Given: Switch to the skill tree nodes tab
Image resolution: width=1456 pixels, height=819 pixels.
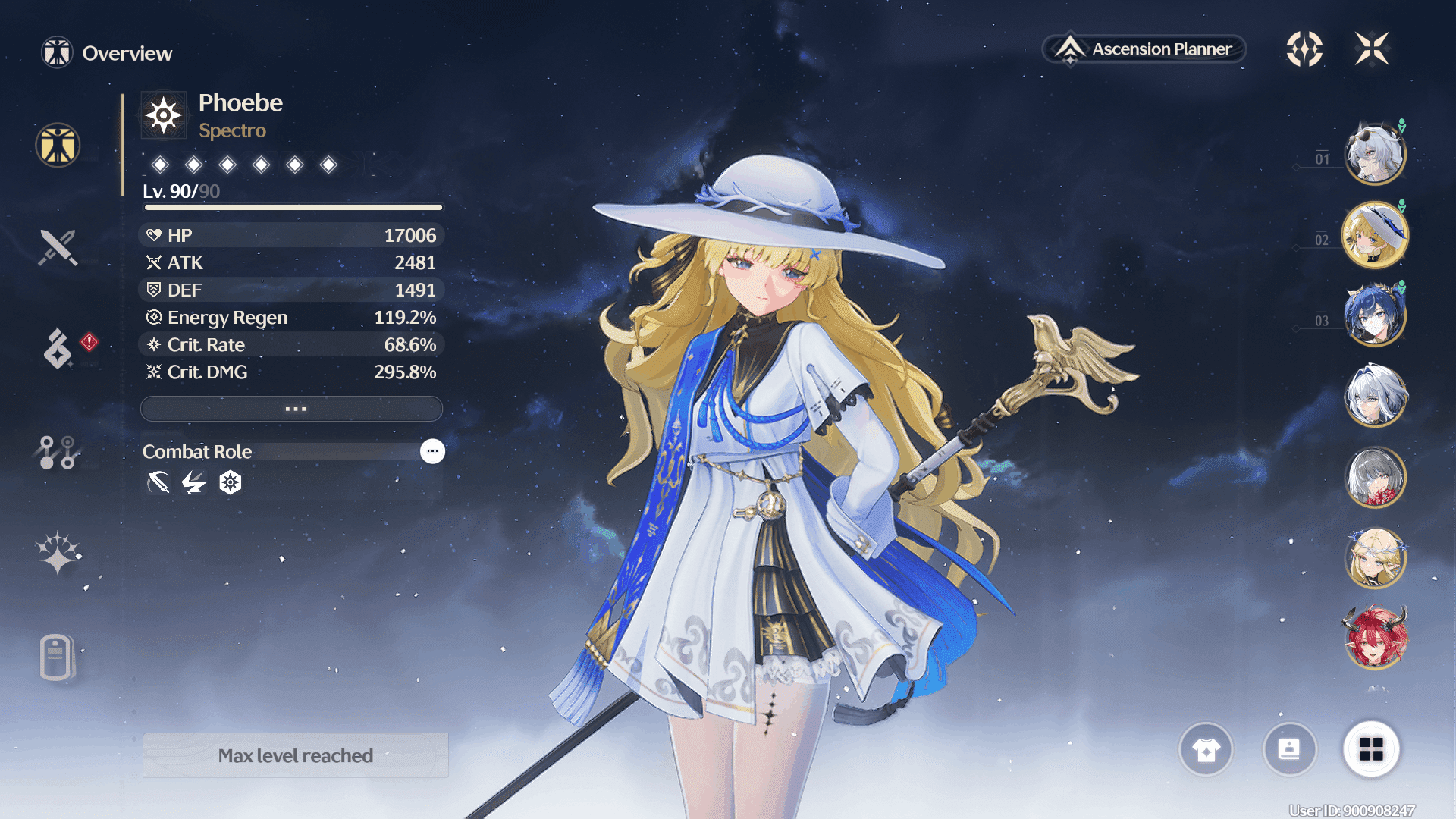Looking at the screenshot, I should (x=58, y=453).
